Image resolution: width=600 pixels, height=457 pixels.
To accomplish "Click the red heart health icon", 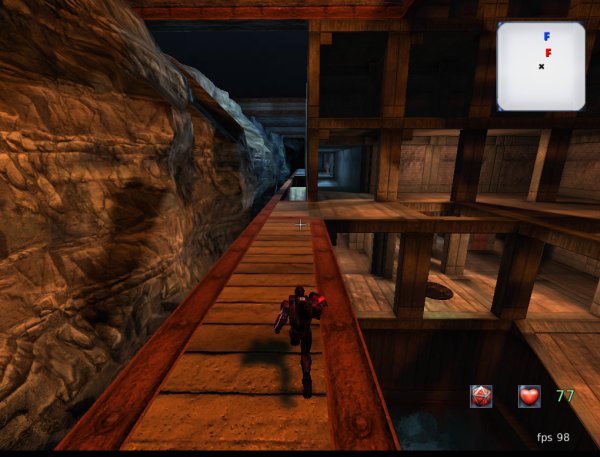I will tap(529, 396).
